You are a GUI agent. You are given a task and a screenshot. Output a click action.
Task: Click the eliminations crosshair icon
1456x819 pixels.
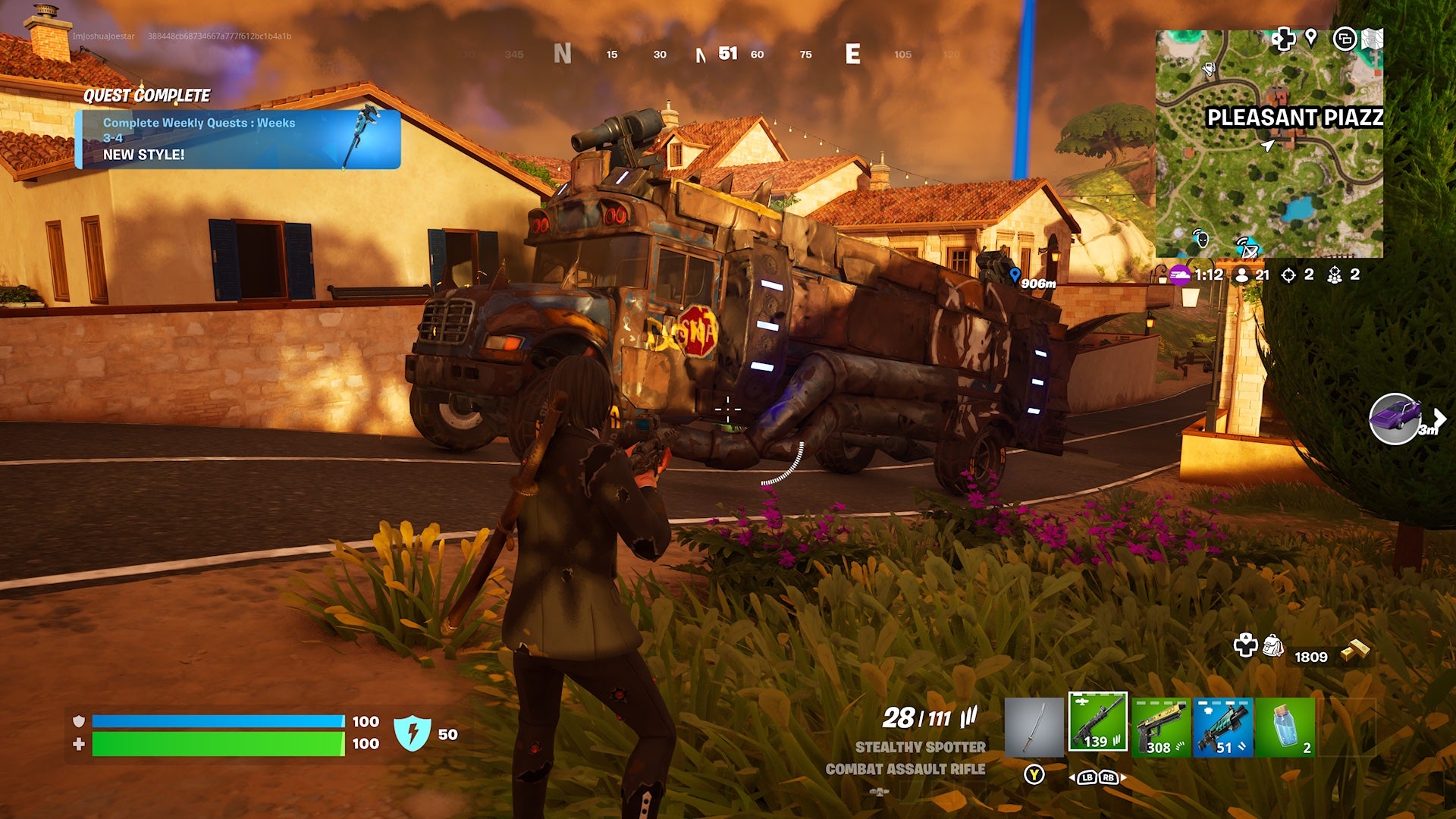(x=1291, y=276)
